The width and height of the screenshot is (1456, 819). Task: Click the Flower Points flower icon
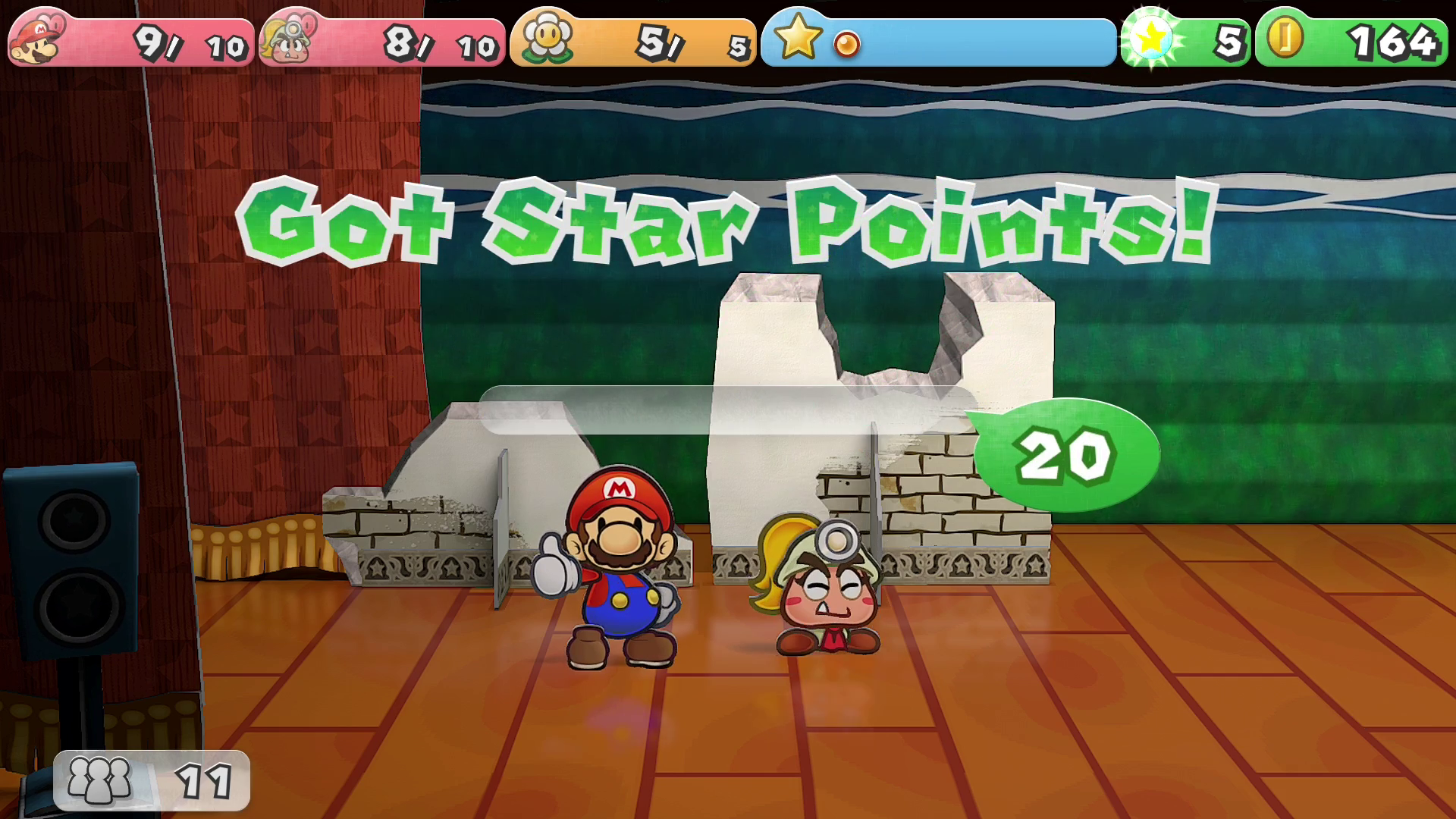pos(546,38)
